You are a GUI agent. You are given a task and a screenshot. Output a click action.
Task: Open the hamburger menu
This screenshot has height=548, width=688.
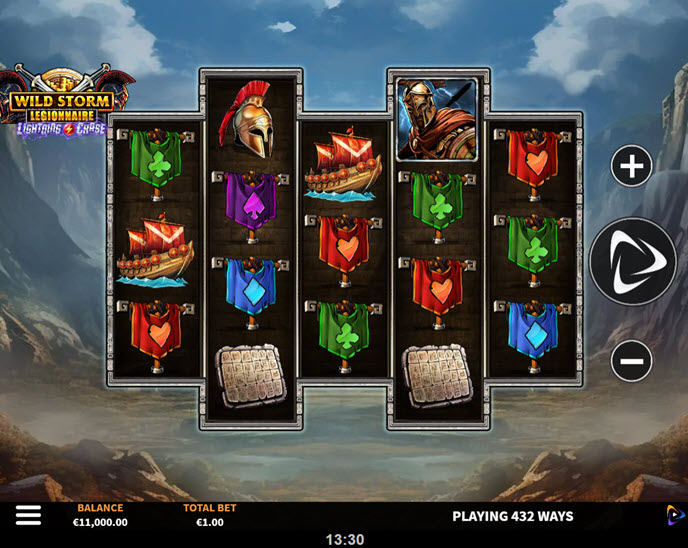click(28, 515)
